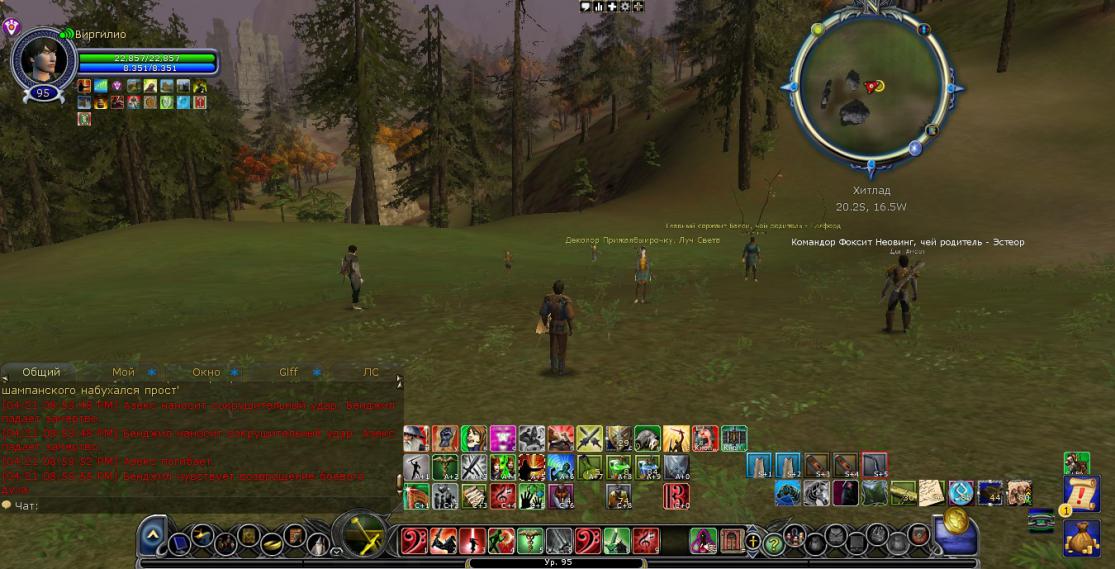Use the grey horse mount skill

point(818,493)
